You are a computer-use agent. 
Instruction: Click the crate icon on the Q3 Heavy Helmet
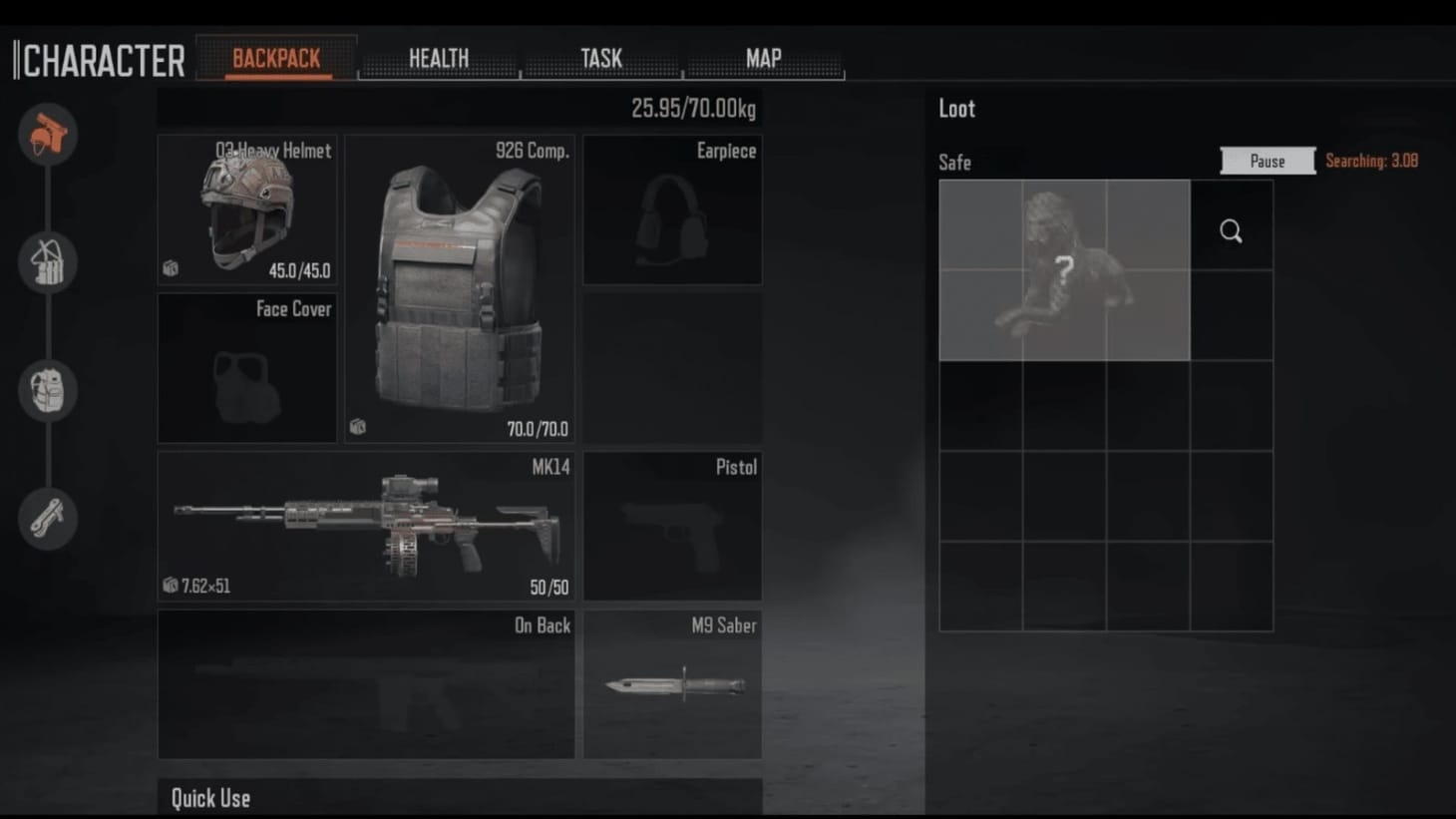170,266
